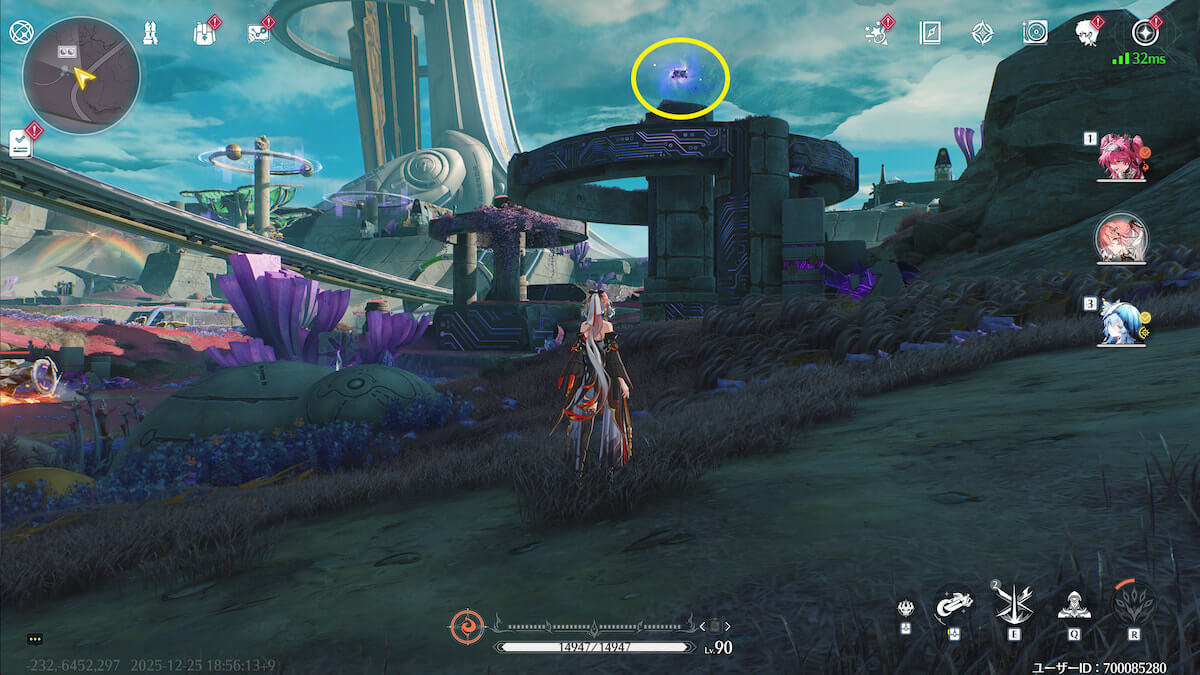The width and height of the screenshot is (1200, 675).
Task: Use the grapple gadget utility icon
Action: coord(953,604)
